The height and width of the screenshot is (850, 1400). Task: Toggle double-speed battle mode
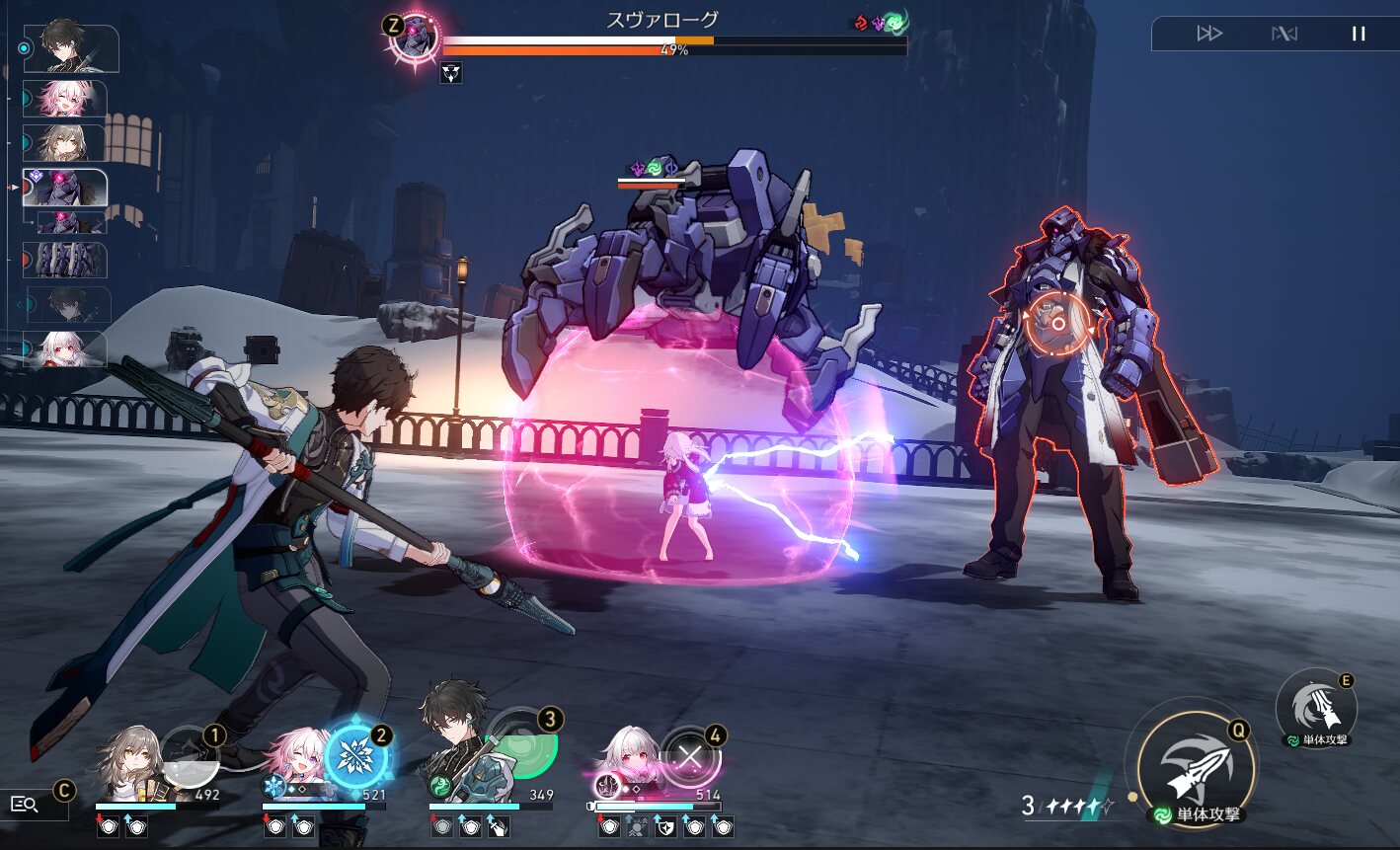1209,34
